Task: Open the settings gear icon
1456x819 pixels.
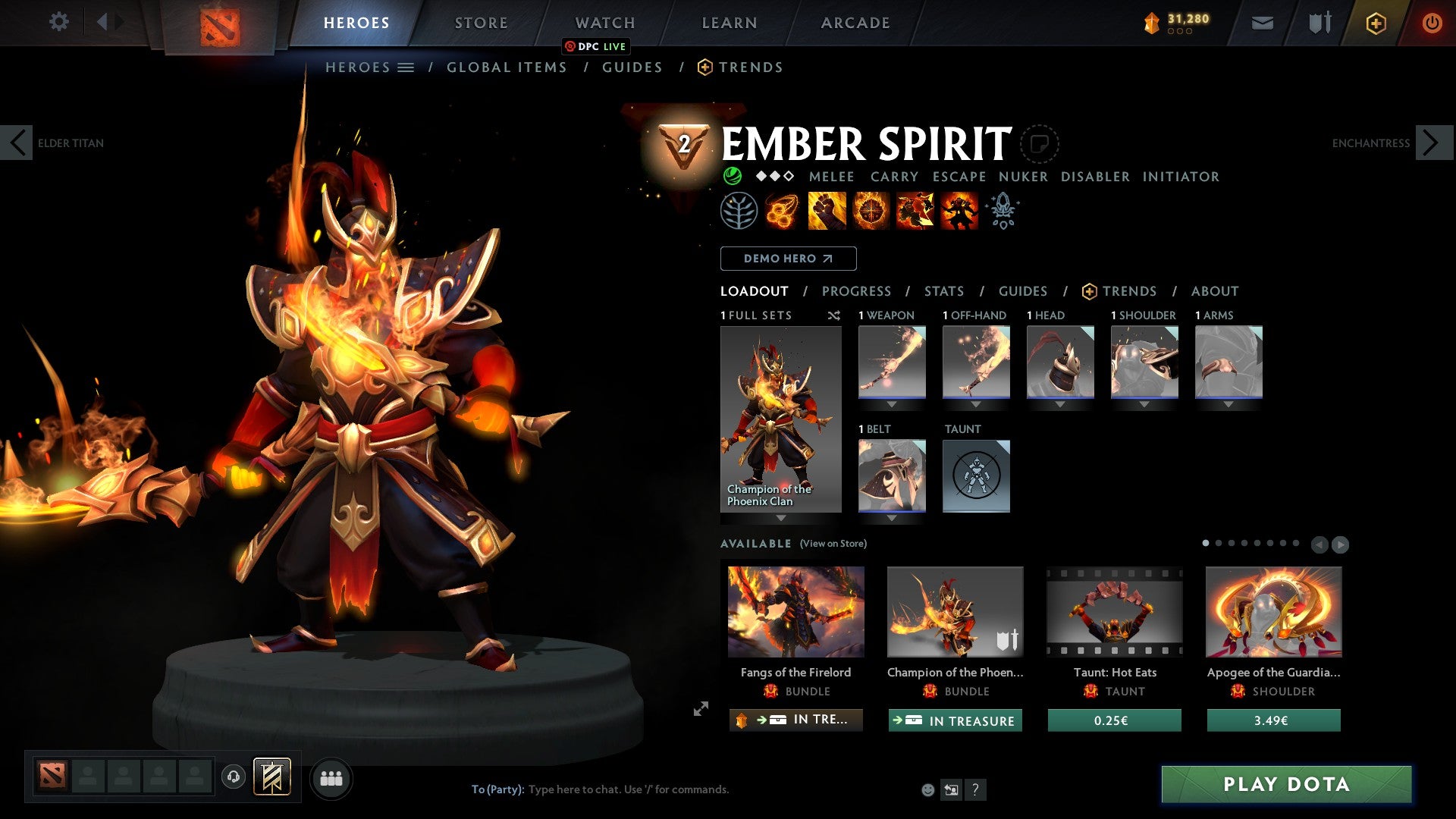Action: (59, 22)
